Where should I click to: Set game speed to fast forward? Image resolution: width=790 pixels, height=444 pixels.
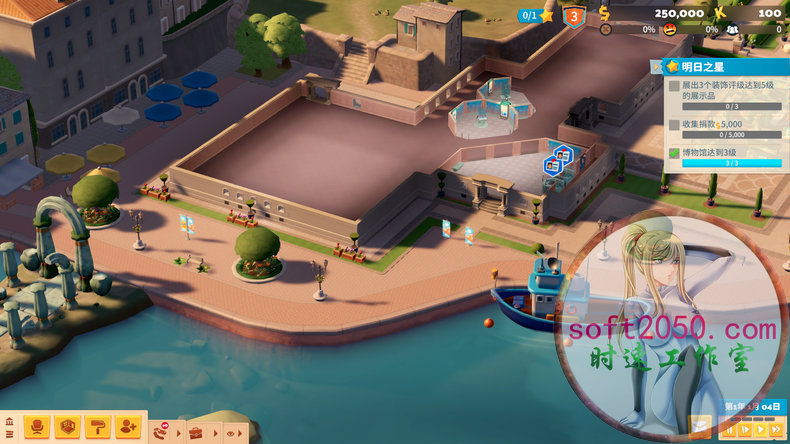click(x=777, y=430)
